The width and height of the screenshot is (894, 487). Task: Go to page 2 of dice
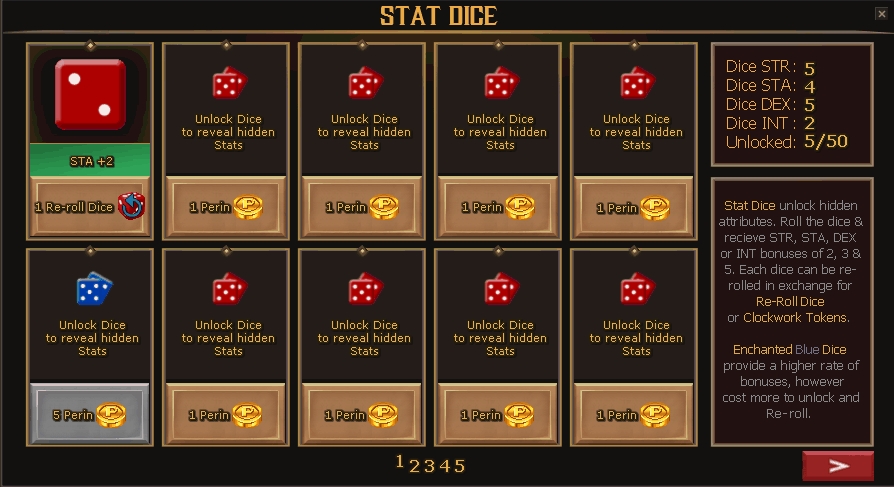click(414, 465)
